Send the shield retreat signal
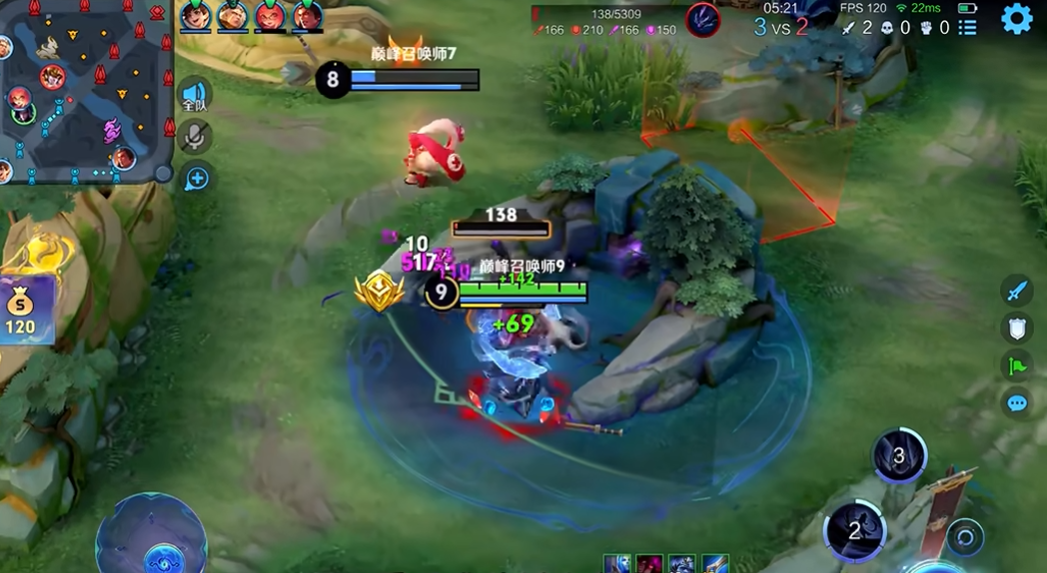 pos(1016,328)
